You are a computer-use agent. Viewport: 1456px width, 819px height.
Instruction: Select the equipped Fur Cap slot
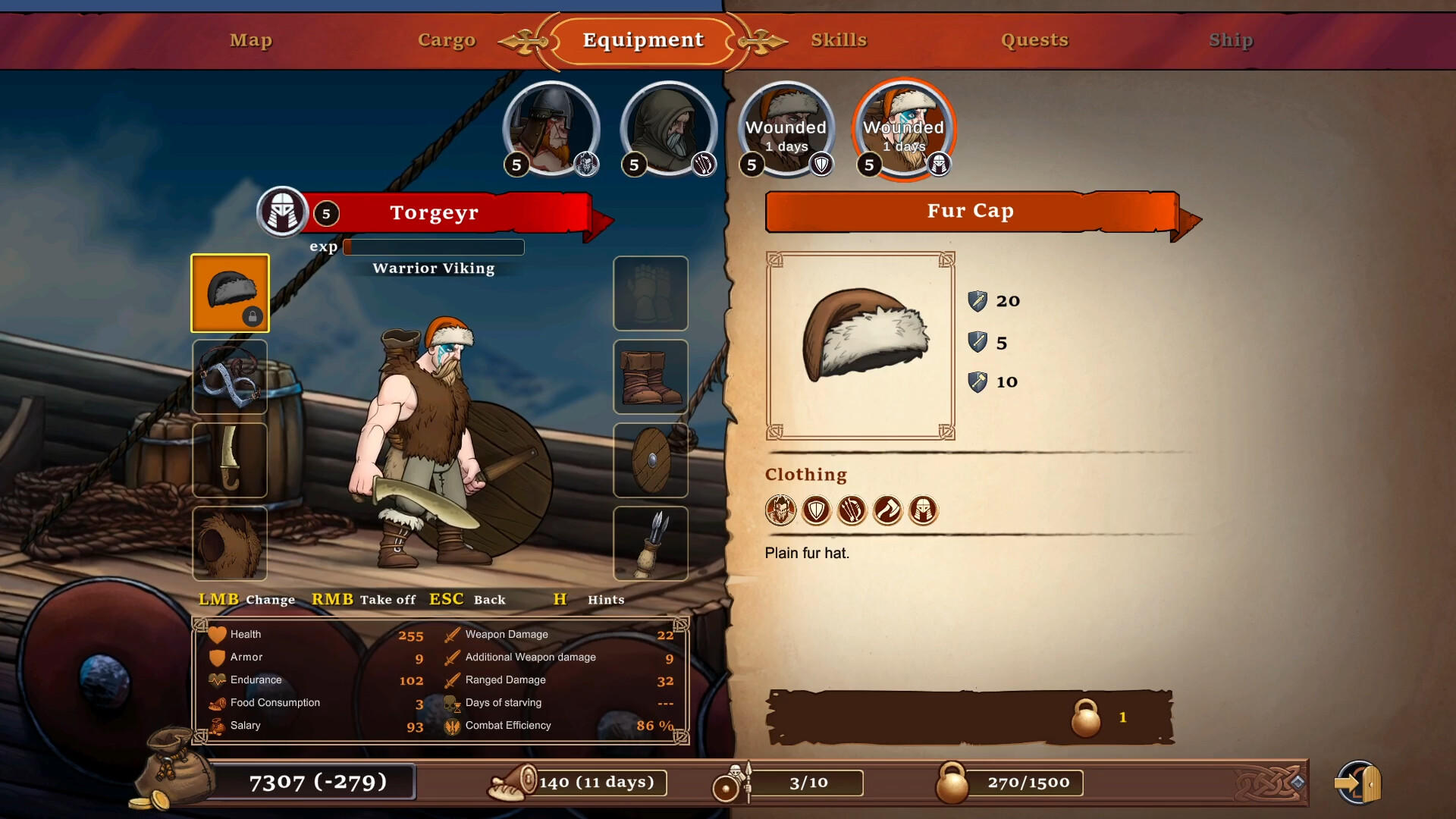point(230,293)
